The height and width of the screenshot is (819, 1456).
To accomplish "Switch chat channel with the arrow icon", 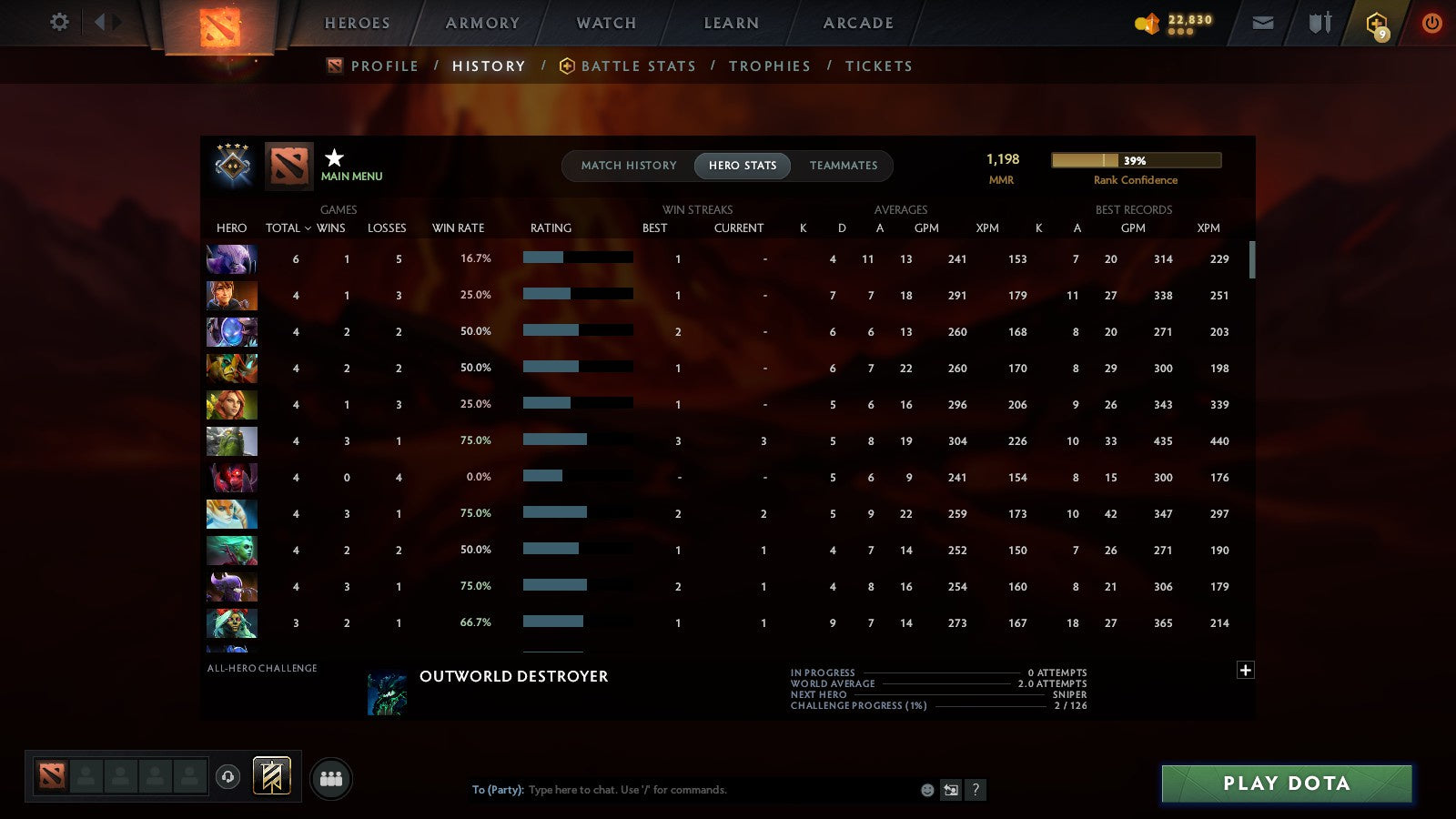I will click(951, 790).
